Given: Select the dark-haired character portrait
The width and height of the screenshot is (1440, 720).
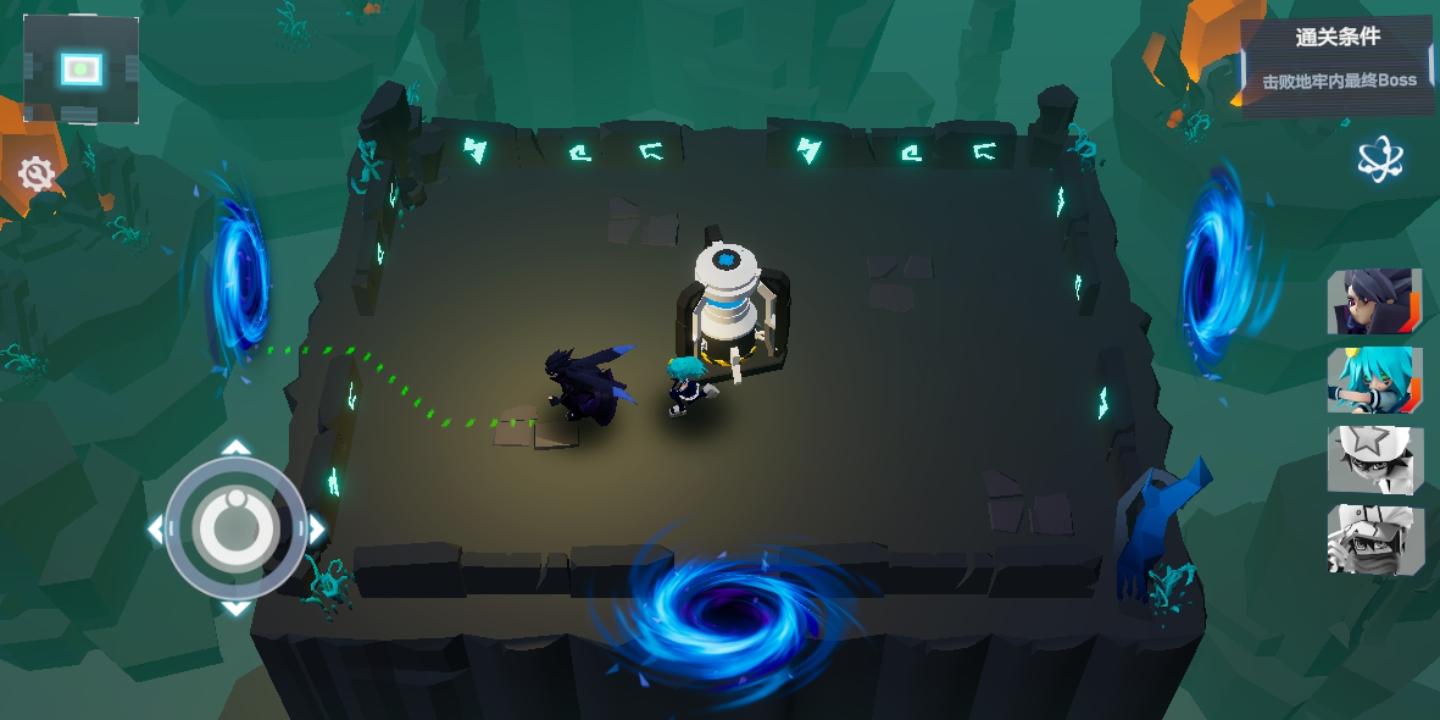Looking at the screenshot, I should [x=1376, y=304].
